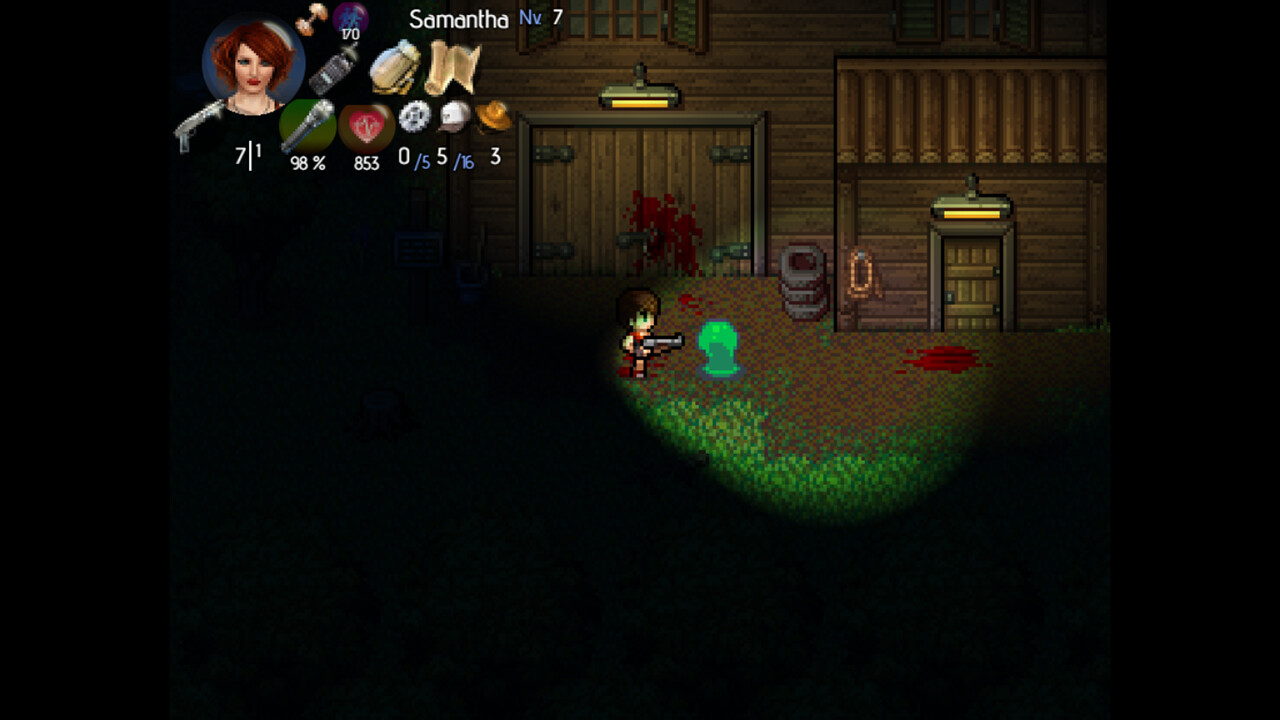Click the 853 health value
Screen dimensions: 1280x720
[x=365, y=163]
